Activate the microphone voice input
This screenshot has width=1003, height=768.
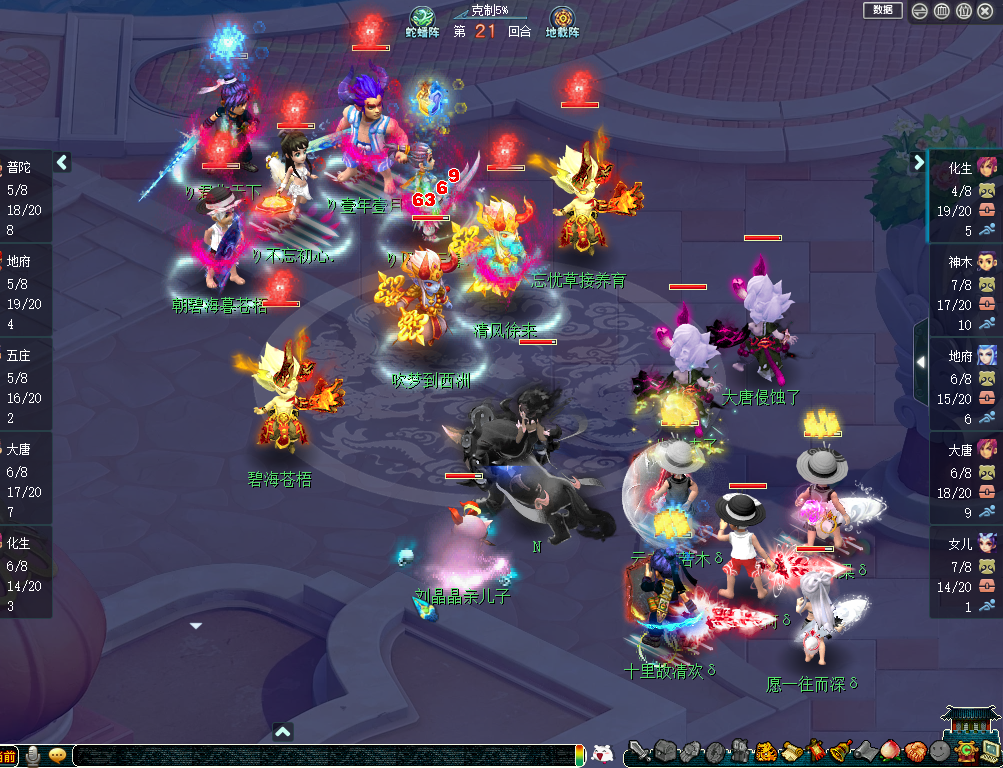tap(33, 756)
